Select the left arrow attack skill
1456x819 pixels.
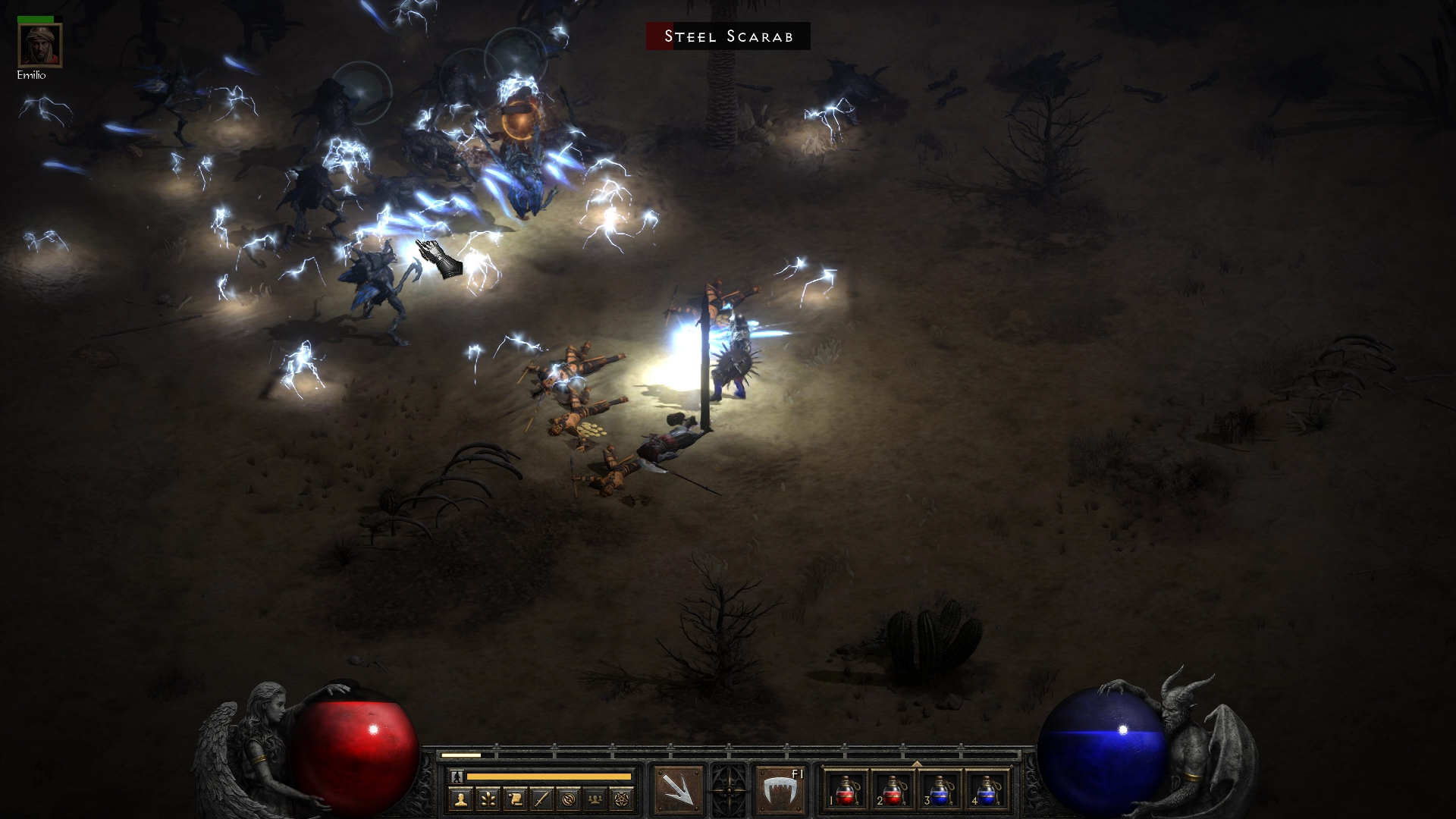(x=679, y=790)
